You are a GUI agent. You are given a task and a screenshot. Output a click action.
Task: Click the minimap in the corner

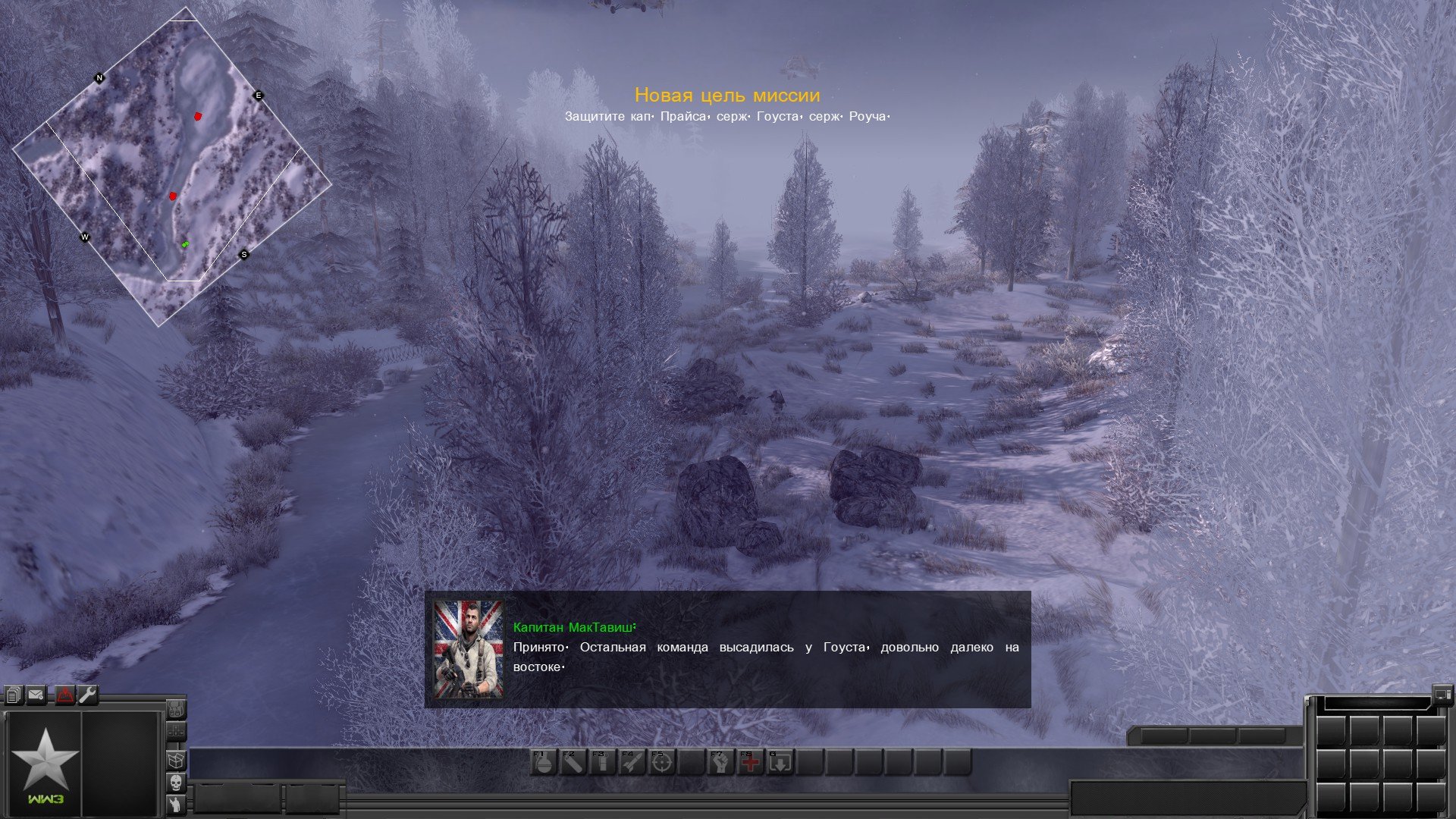(172, 167)
